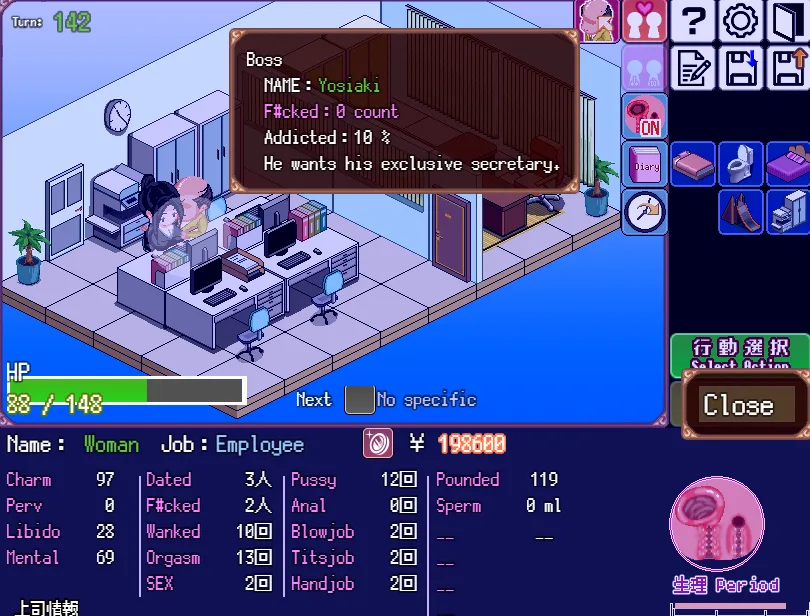Go to the office cabinet location

click(x=787, y=211)
